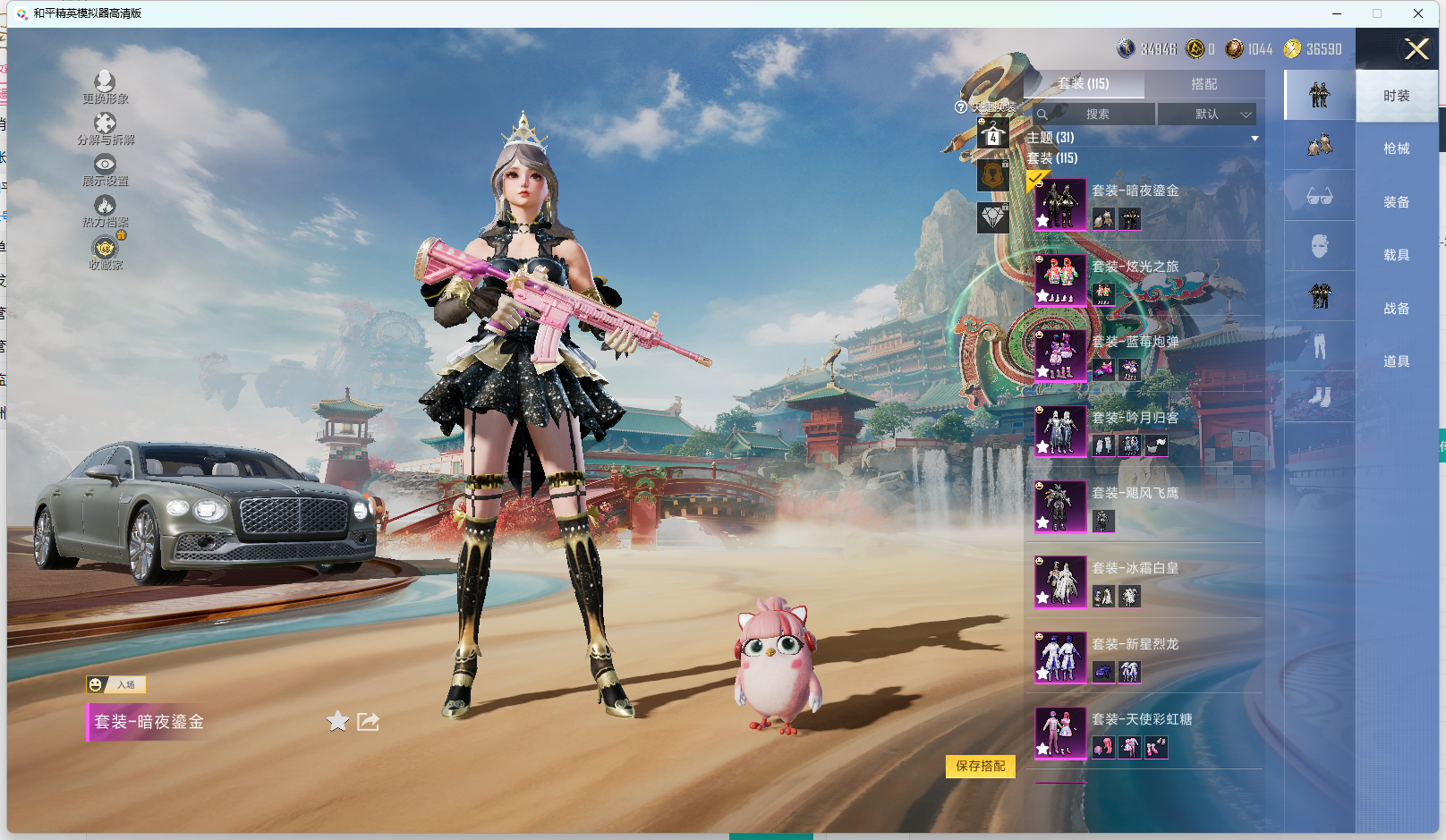The width and height of the screenshot is (1446, 840).
Task: Open the 默认 sort dropdown
Action: click(1207, 115)
